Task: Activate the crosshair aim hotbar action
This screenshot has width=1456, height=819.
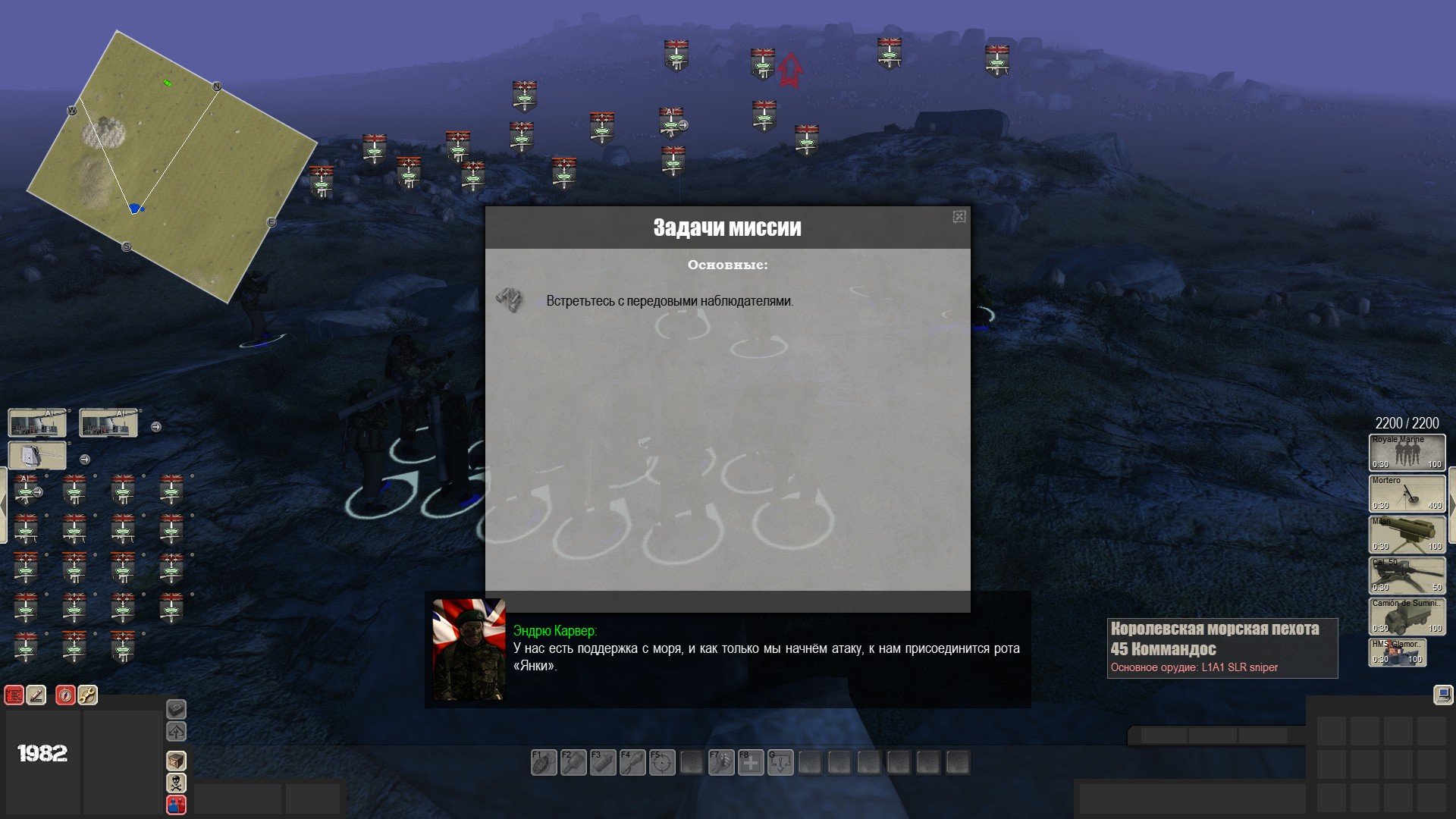Action: click(x=662, y=762)
